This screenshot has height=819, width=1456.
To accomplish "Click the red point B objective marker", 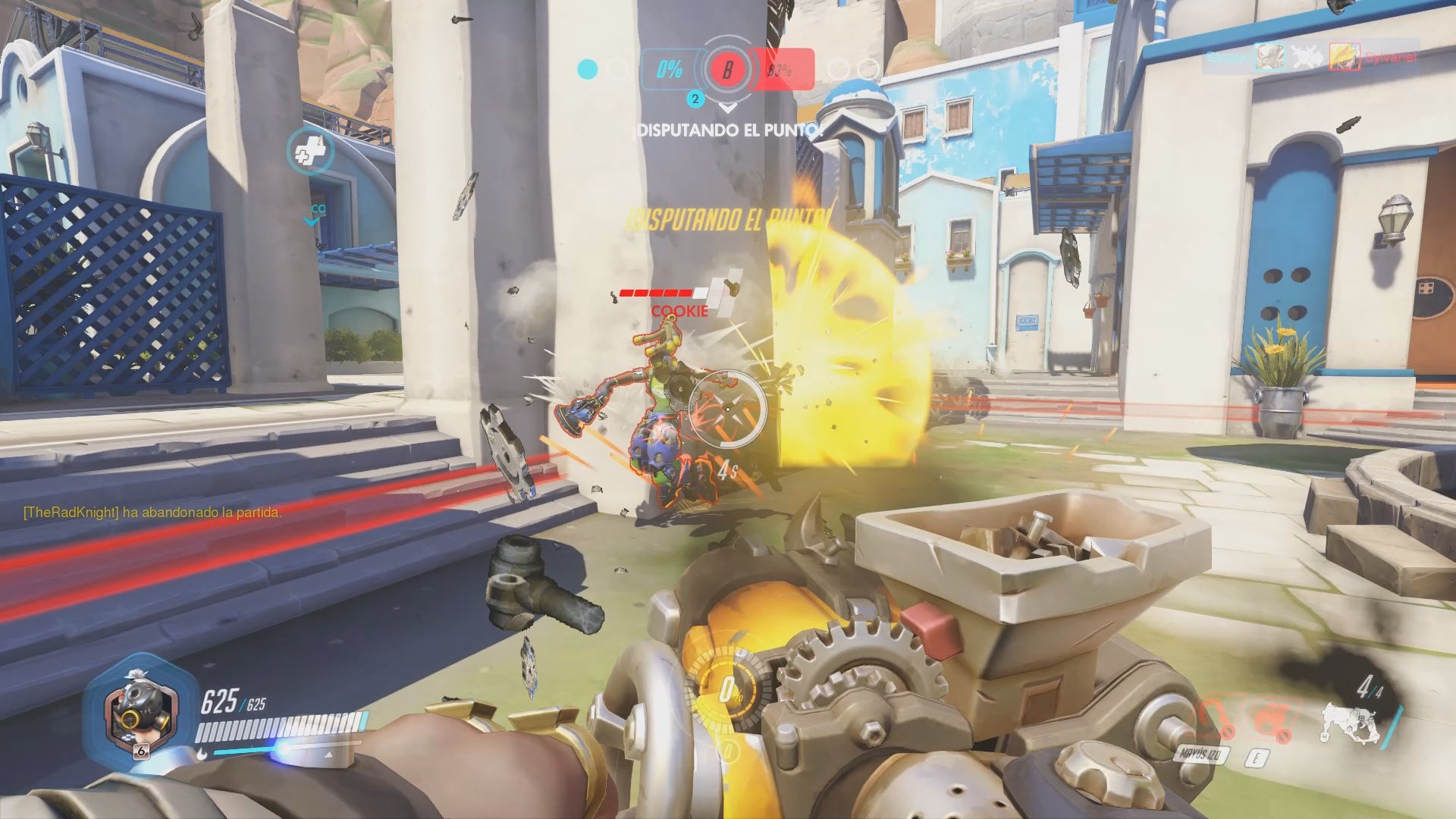I will point(728,71).
